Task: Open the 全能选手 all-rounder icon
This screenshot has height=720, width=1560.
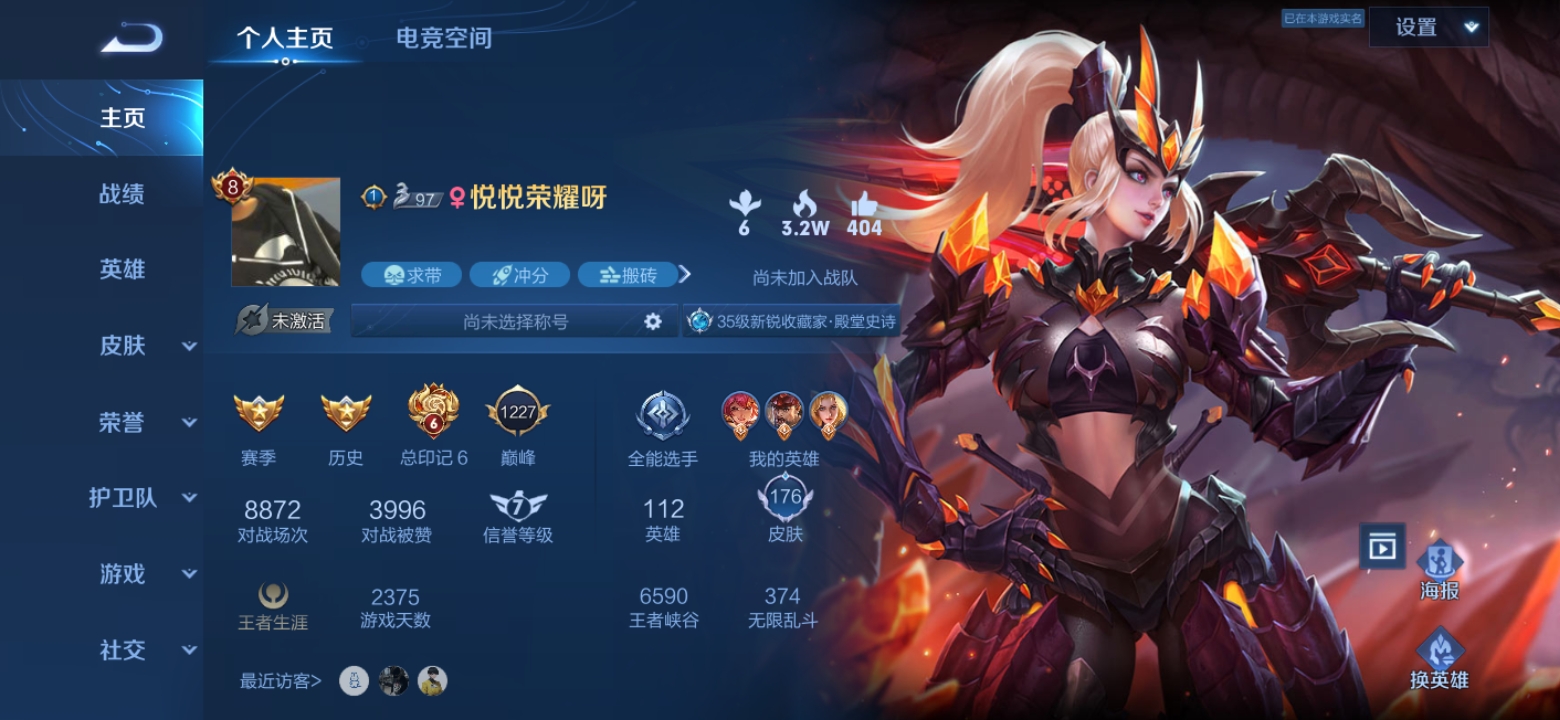Action: click(x=662, y=410)
